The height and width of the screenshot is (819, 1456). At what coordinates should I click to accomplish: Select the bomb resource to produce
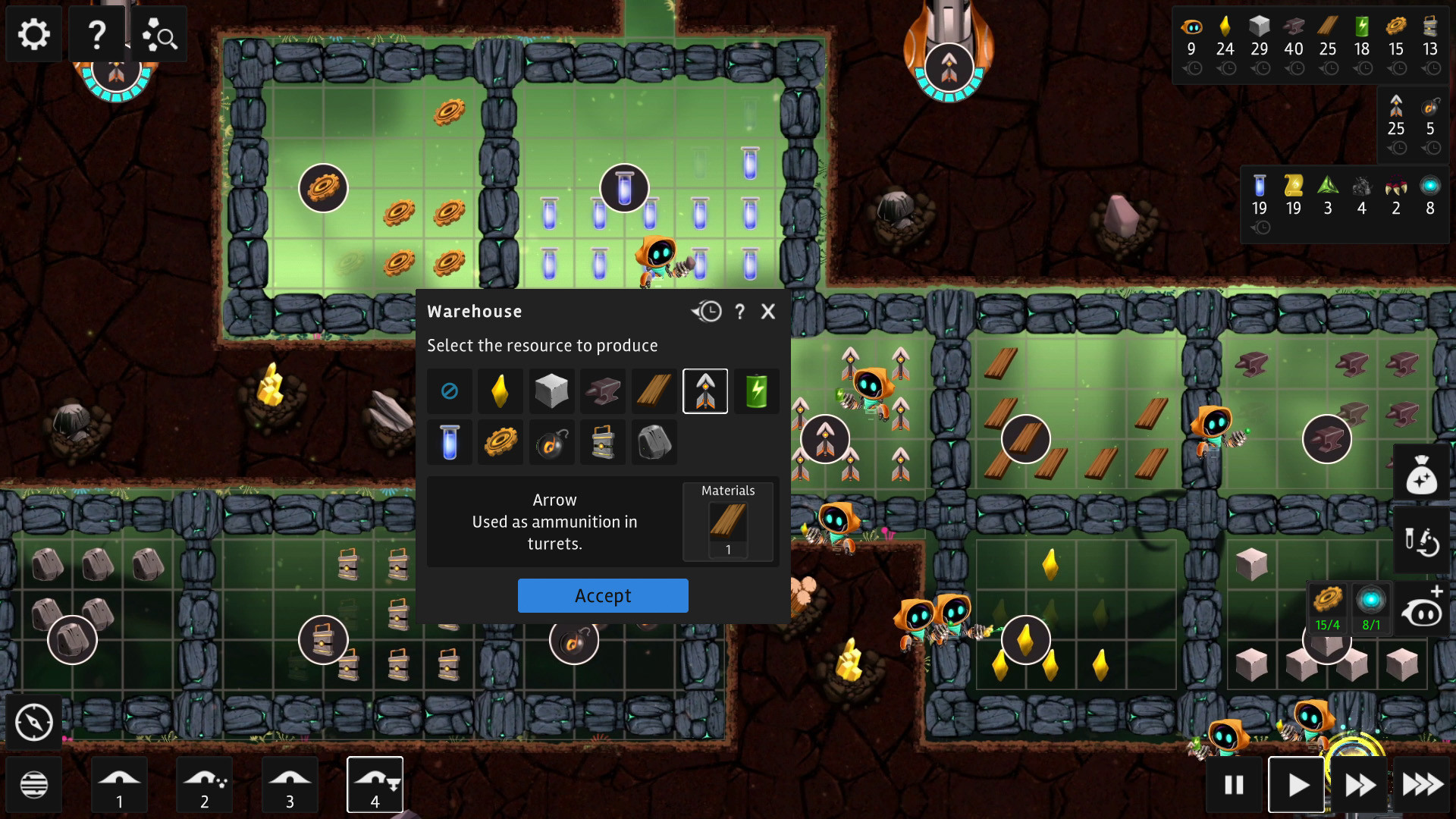[x=551, y=441]
